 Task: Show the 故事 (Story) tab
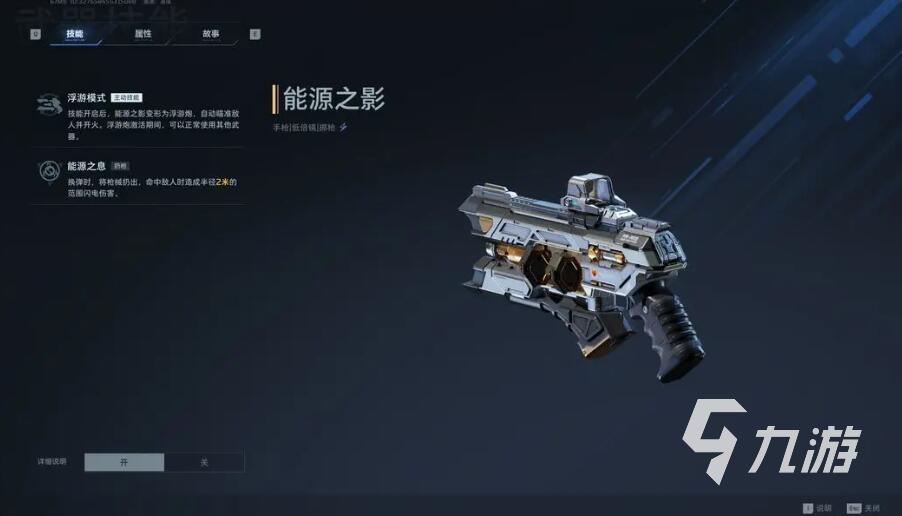[210, 34]
